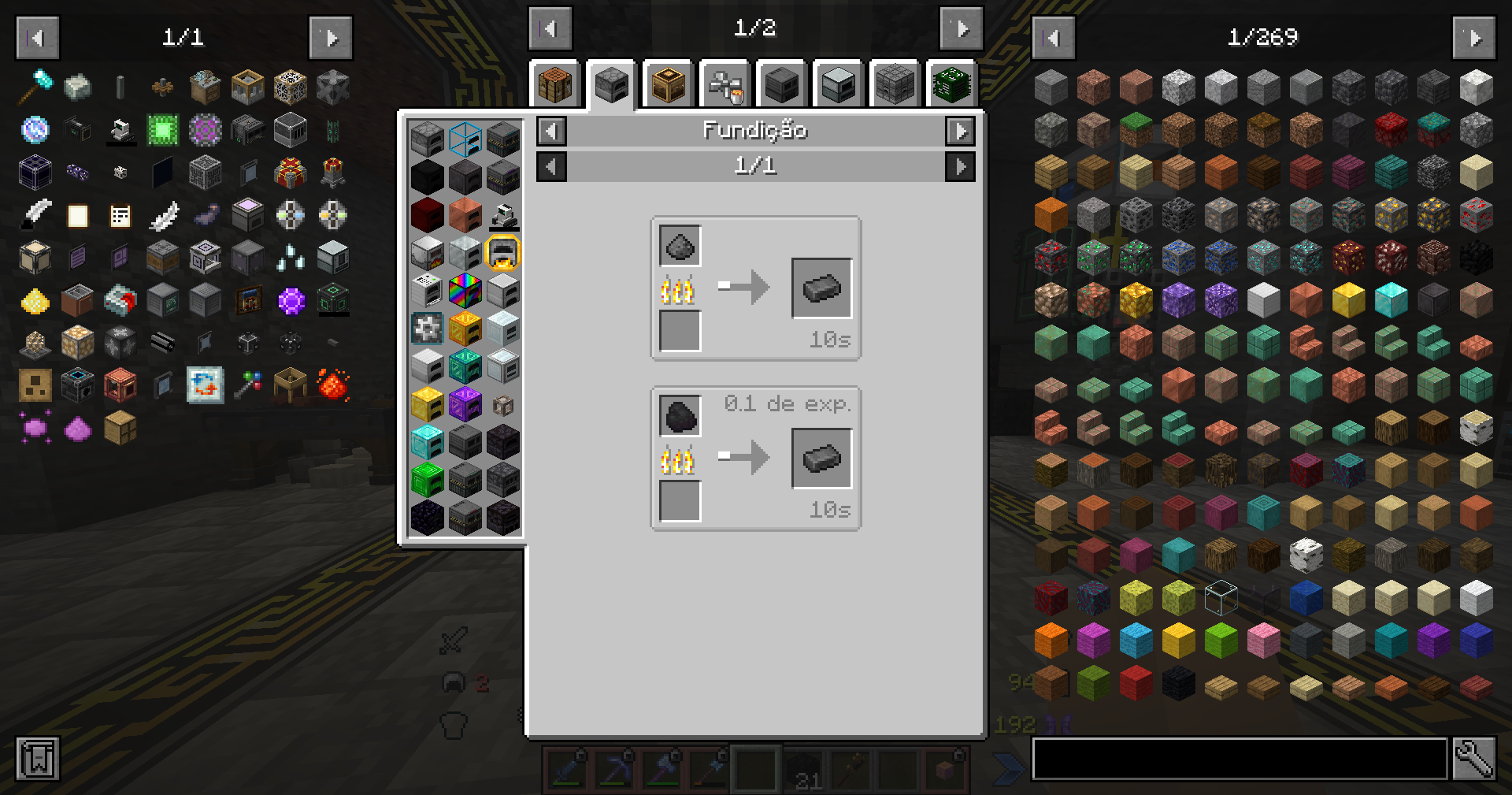Switch to the selected furnace tab

tap(610, 84)
